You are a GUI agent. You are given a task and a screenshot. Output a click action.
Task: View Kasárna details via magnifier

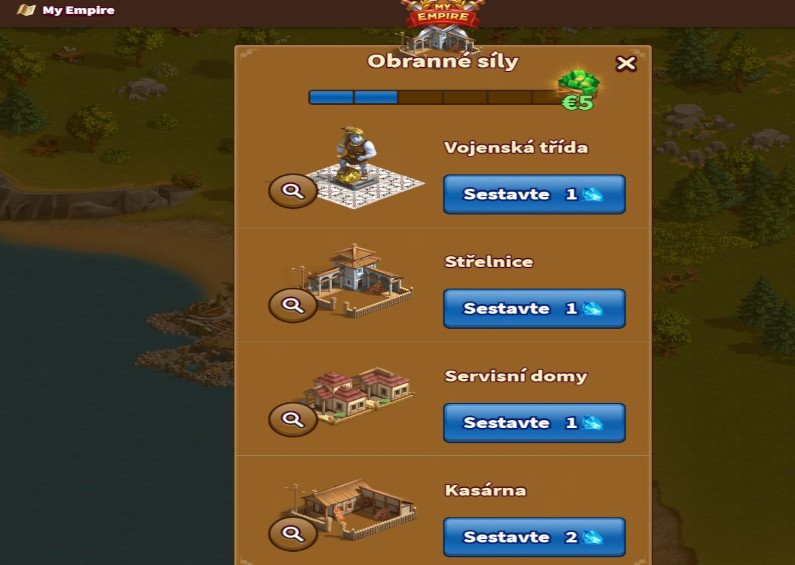293,533
